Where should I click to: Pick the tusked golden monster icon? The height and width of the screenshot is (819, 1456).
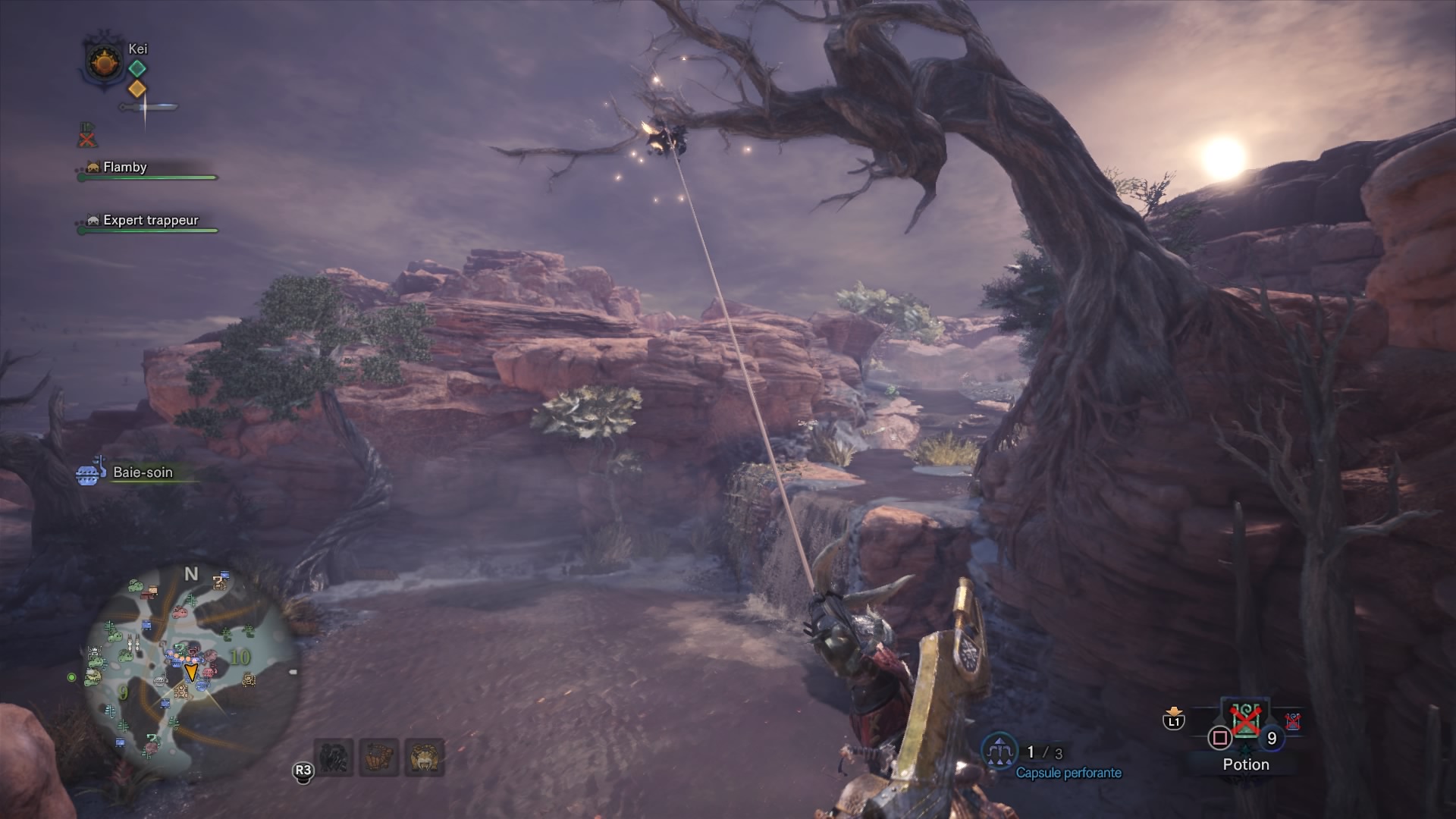coord(425,758)
